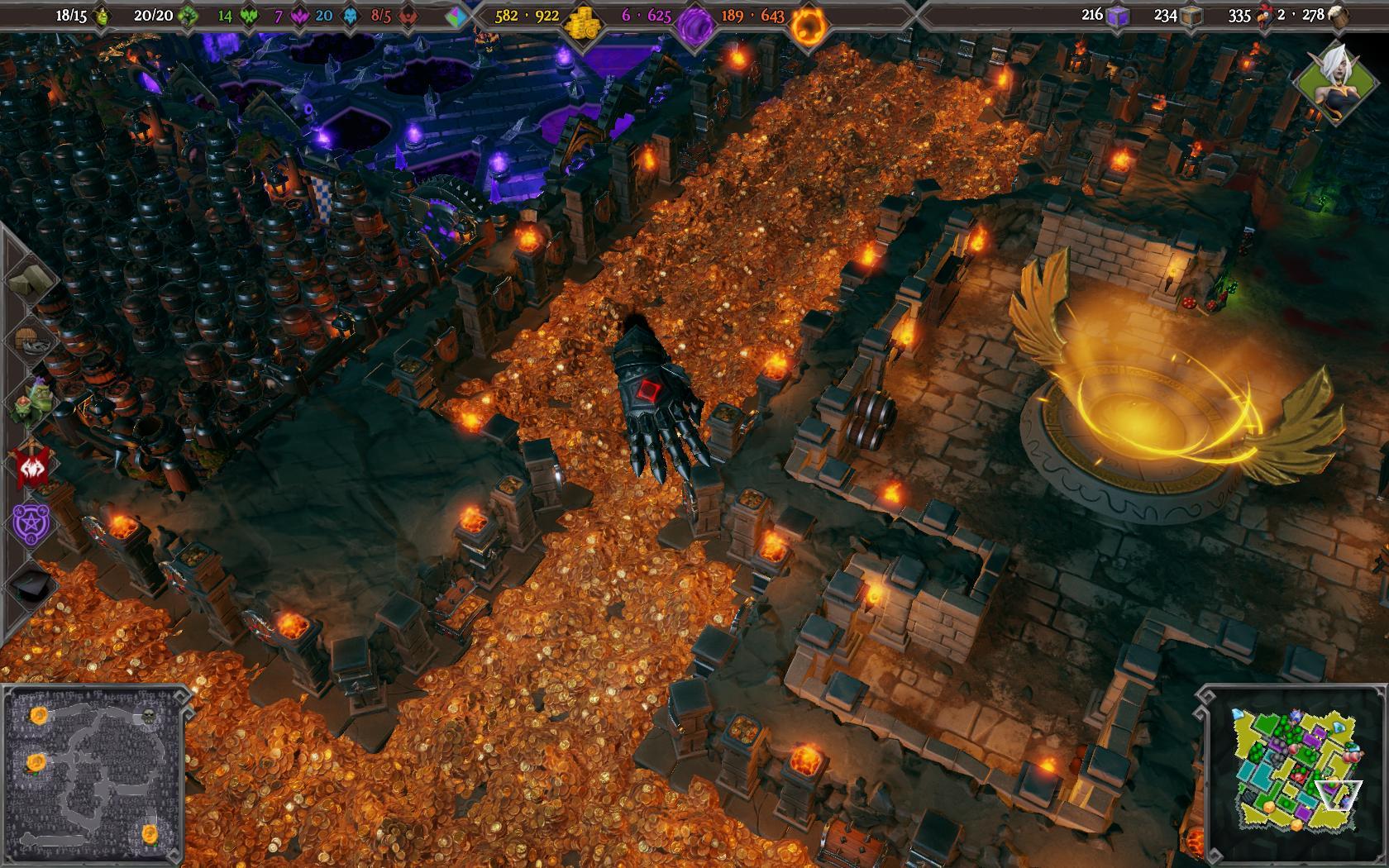
Task: Click the overworld minimap
Action: [93, 773]
